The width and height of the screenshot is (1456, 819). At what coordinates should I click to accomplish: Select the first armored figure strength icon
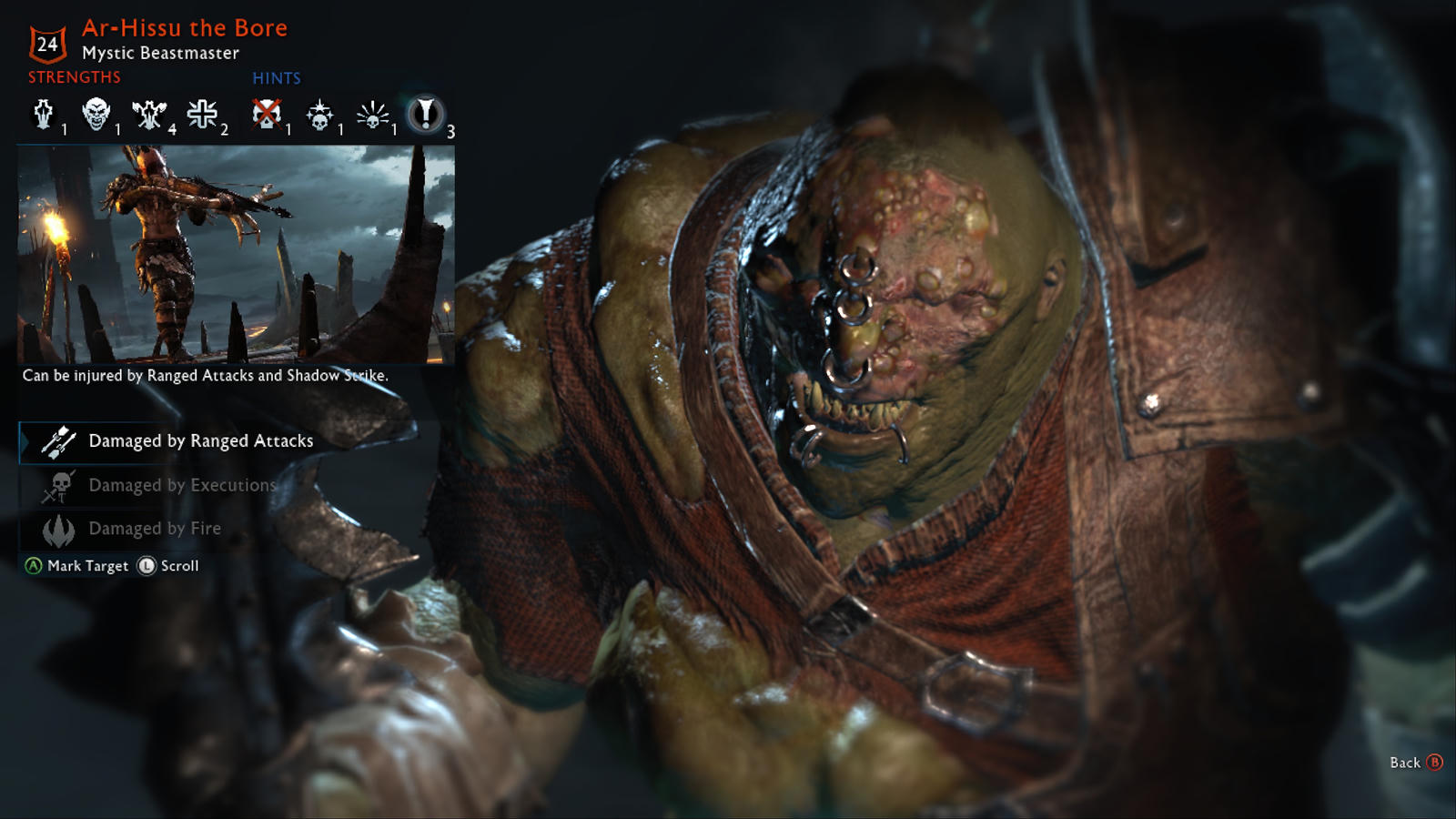(43, 115)
